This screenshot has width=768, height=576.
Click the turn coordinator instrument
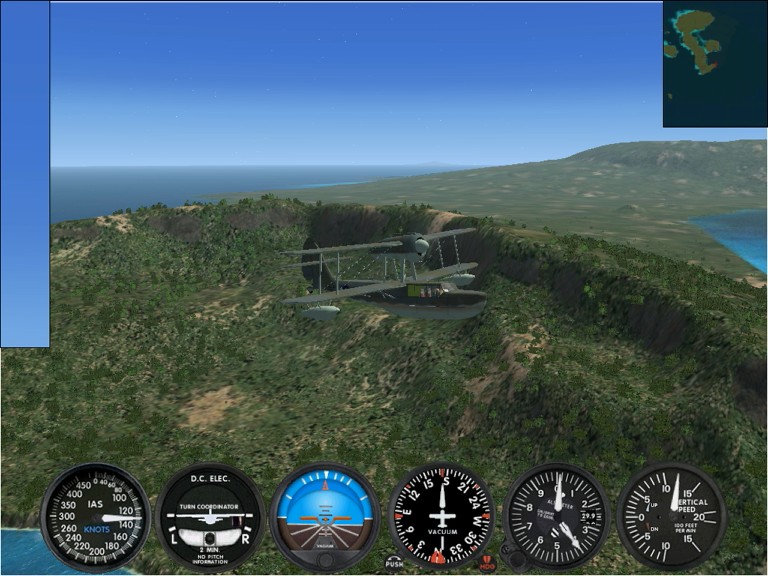pyautogui.click(x=210, y=517)
